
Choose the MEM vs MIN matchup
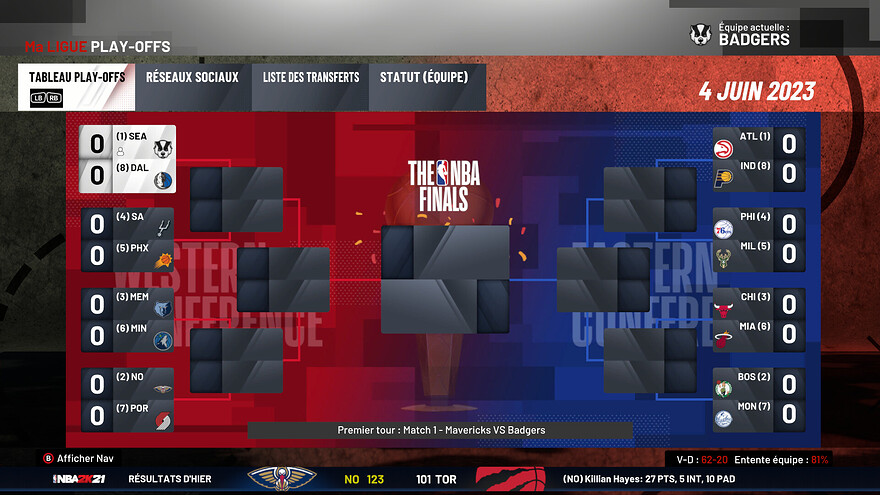click(x=128, y=320)
